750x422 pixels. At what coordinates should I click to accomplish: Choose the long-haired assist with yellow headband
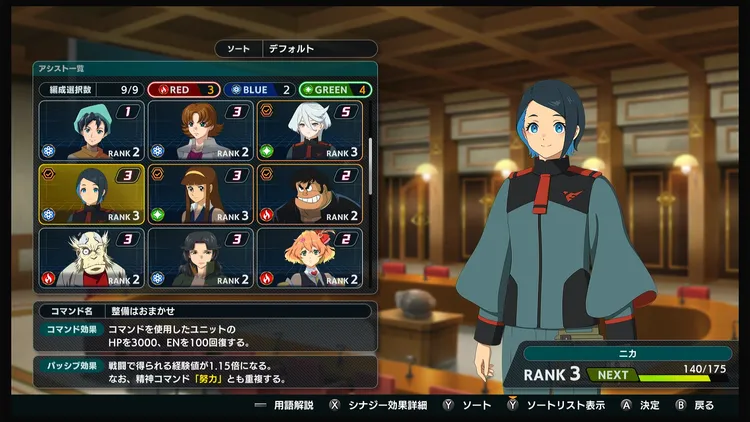click(x=200, y=194)
